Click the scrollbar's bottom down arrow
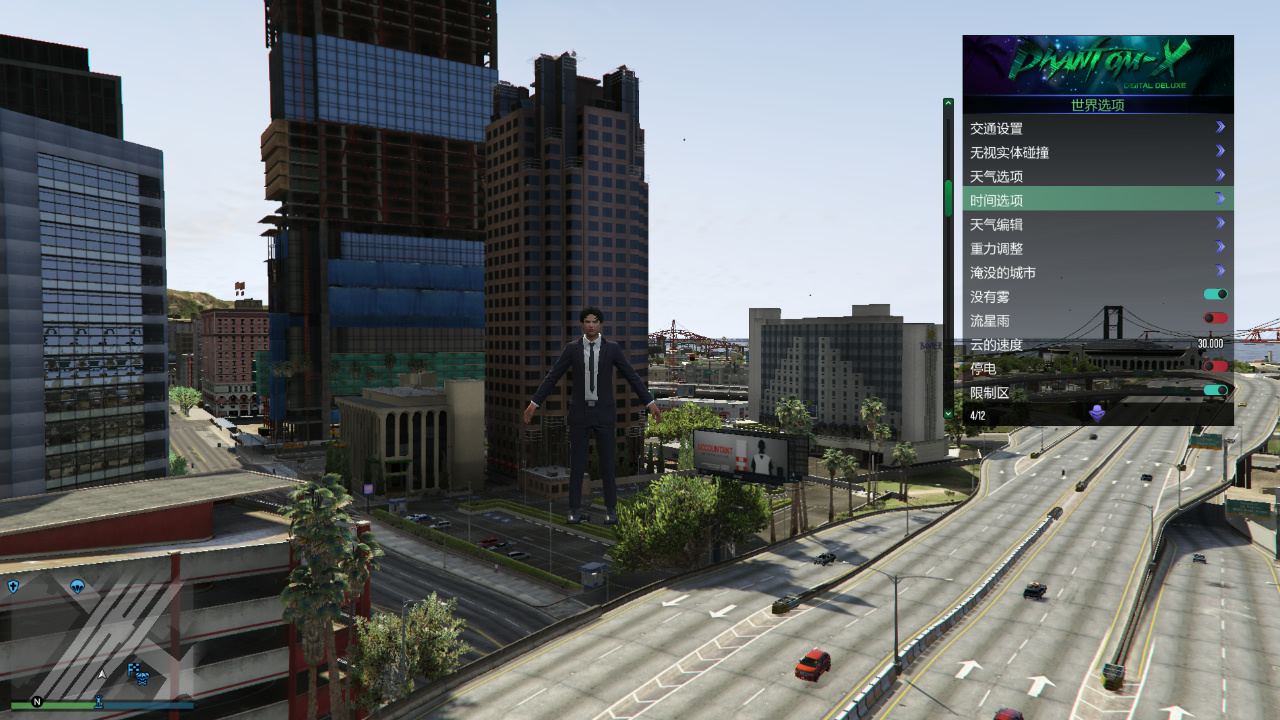Screen dimensions: 1280x720 point(948,412)
